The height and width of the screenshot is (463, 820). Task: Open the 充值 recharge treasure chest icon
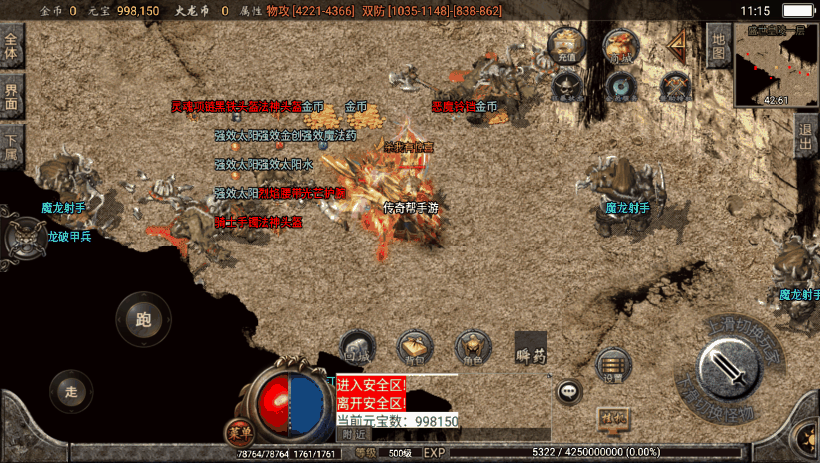[x=567, y=46]
